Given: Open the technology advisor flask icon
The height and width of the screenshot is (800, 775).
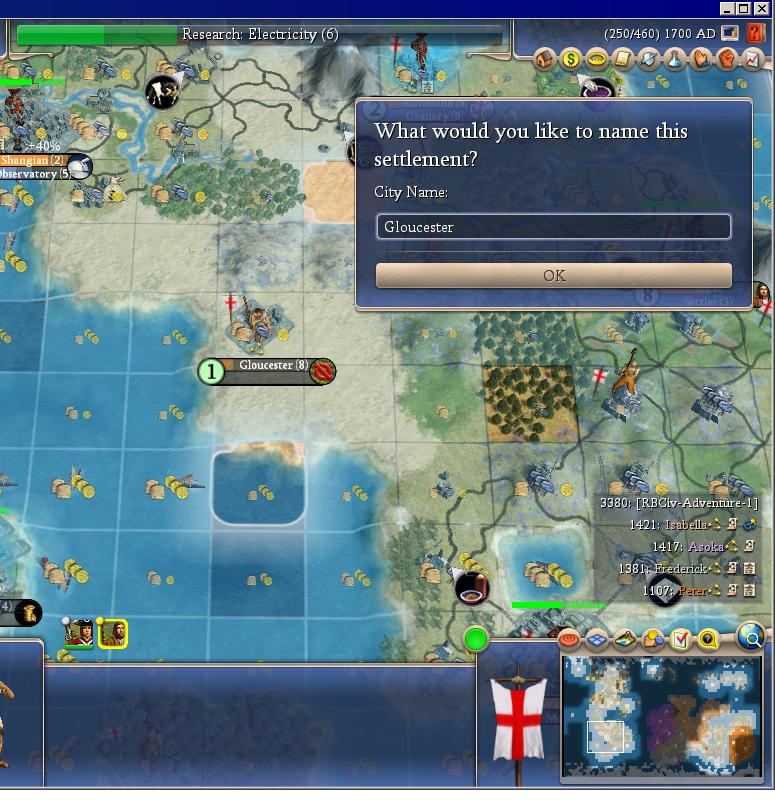Looking at the screenshot, I should [x=675, y=59].
